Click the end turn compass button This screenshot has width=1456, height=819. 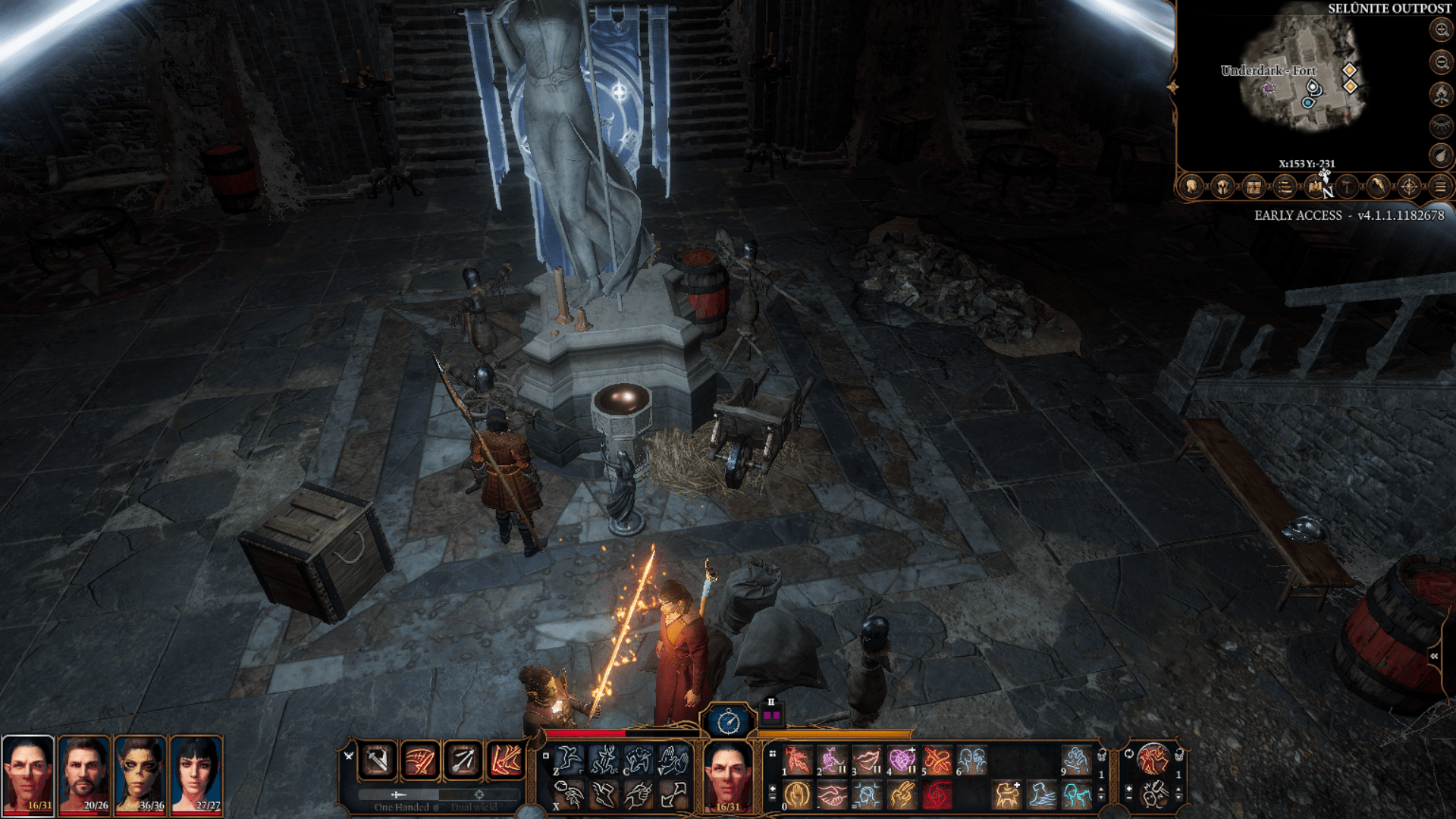(x=729, y=722)
